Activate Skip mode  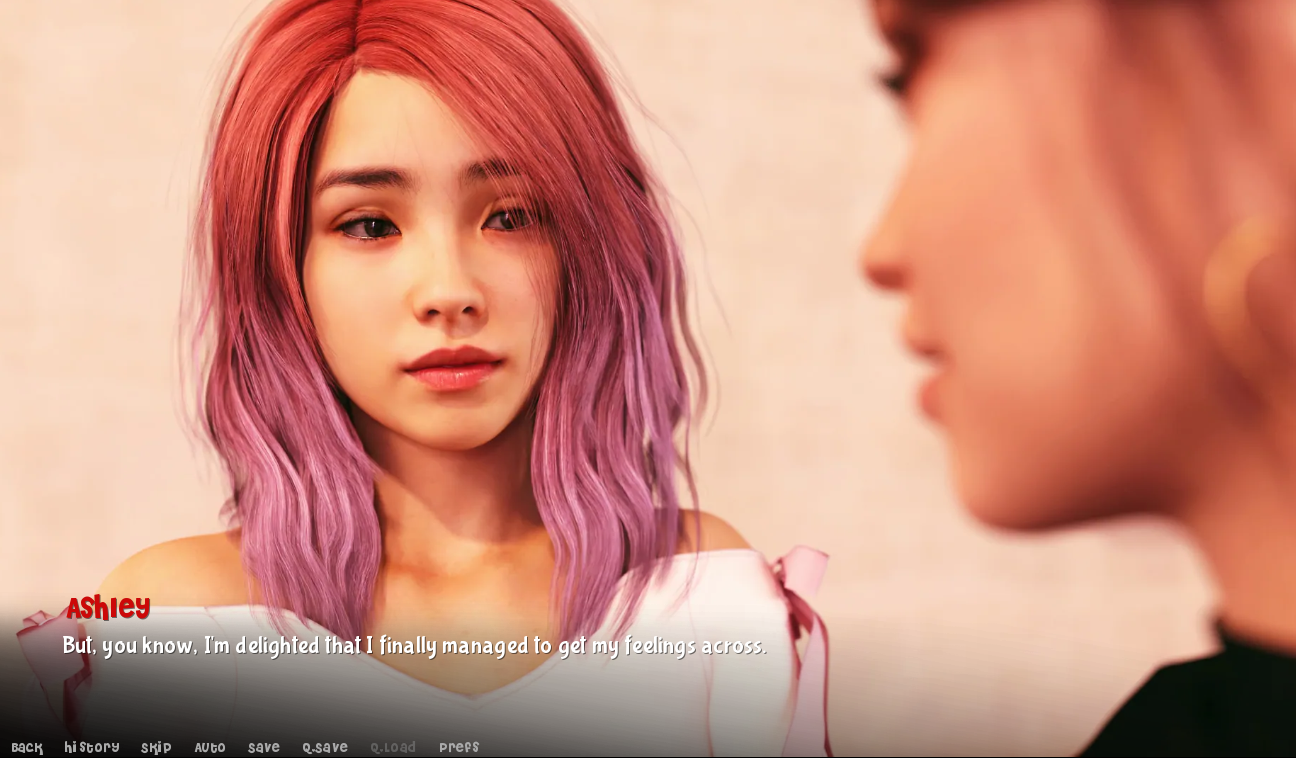156,748
